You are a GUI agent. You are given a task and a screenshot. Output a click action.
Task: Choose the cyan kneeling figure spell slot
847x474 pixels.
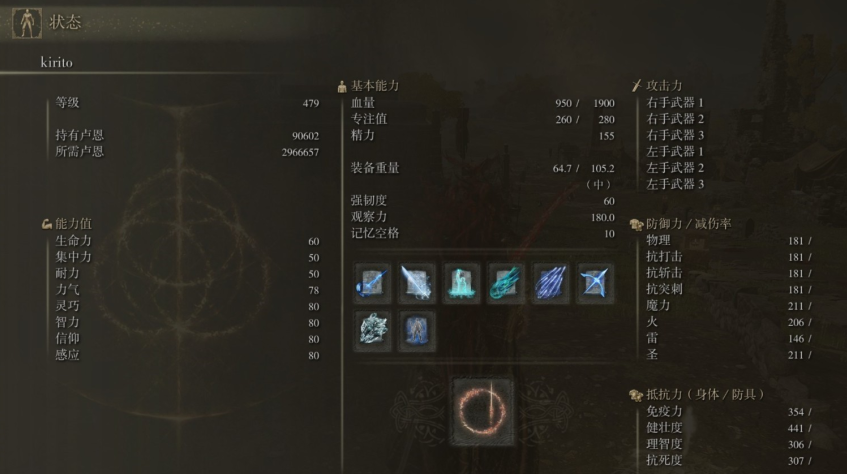pyautogui.click(x=462, y=283)
